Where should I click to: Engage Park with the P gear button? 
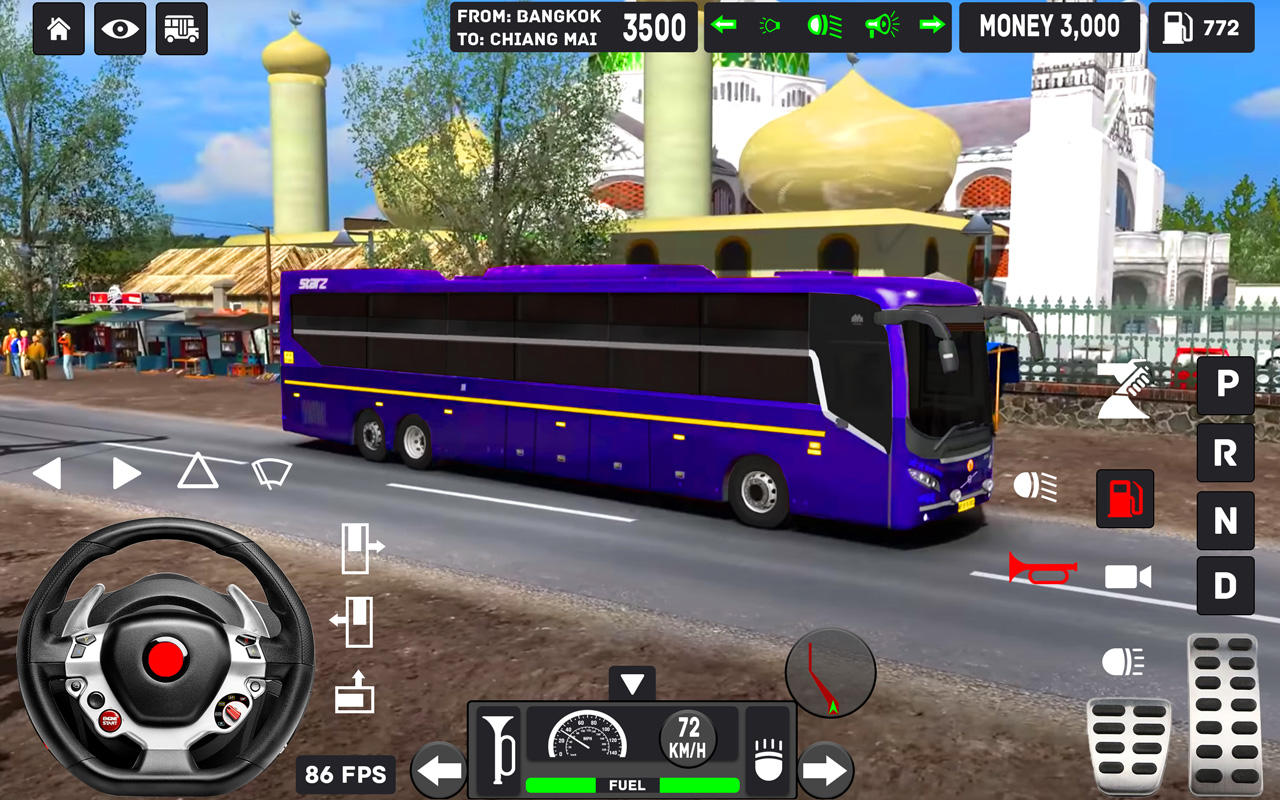[1225, 386]
